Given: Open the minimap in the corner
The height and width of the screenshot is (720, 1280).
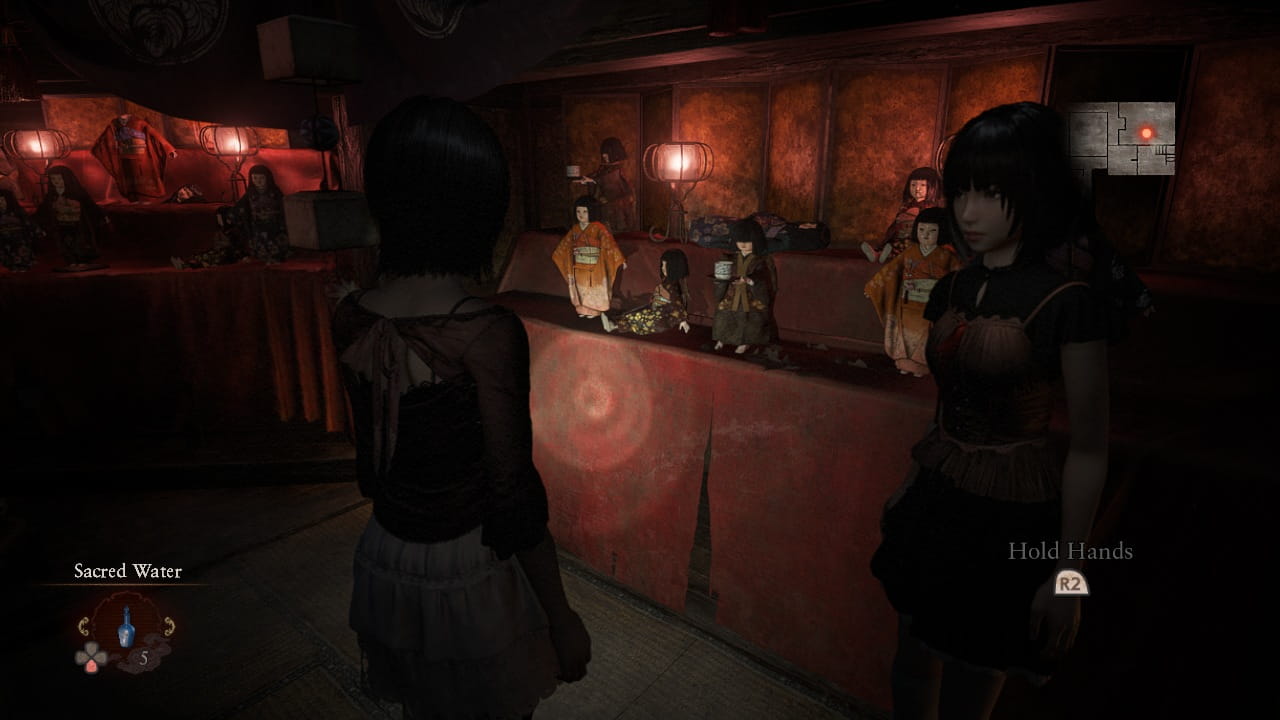Looking at the screenshot, I should pos(1122,138).
